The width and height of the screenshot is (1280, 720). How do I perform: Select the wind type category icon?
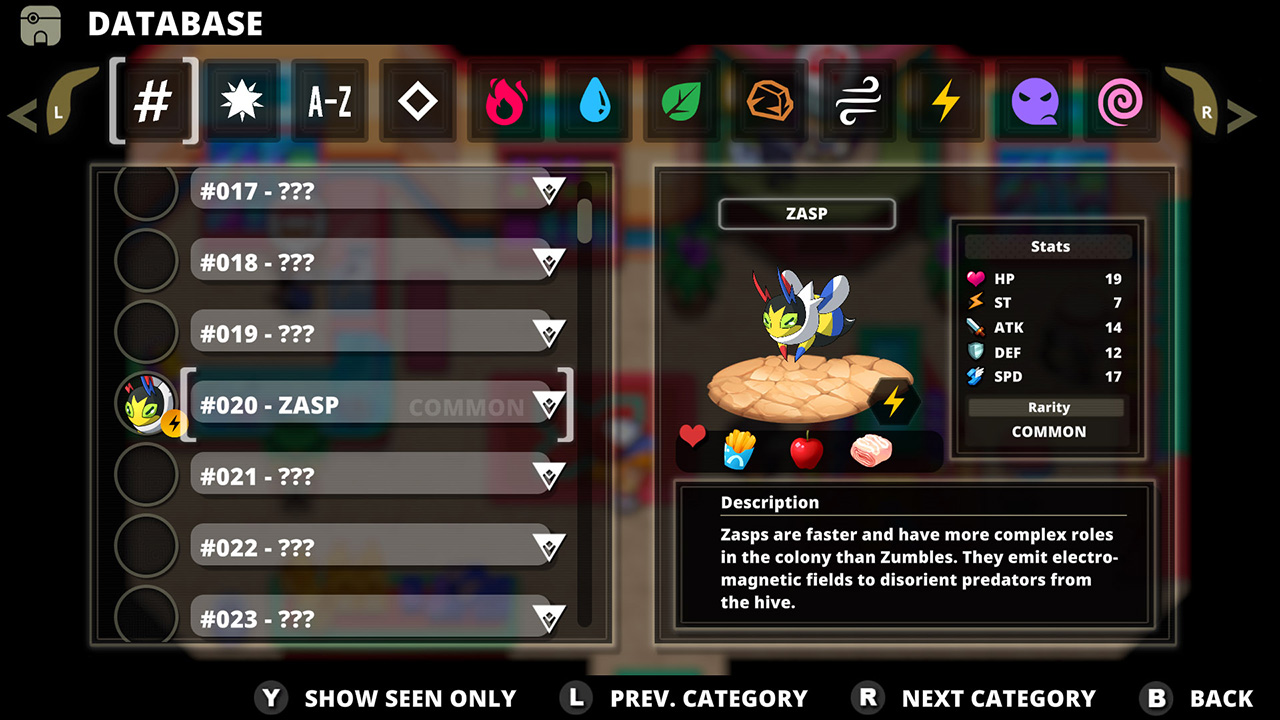click(x=857, y=100)
